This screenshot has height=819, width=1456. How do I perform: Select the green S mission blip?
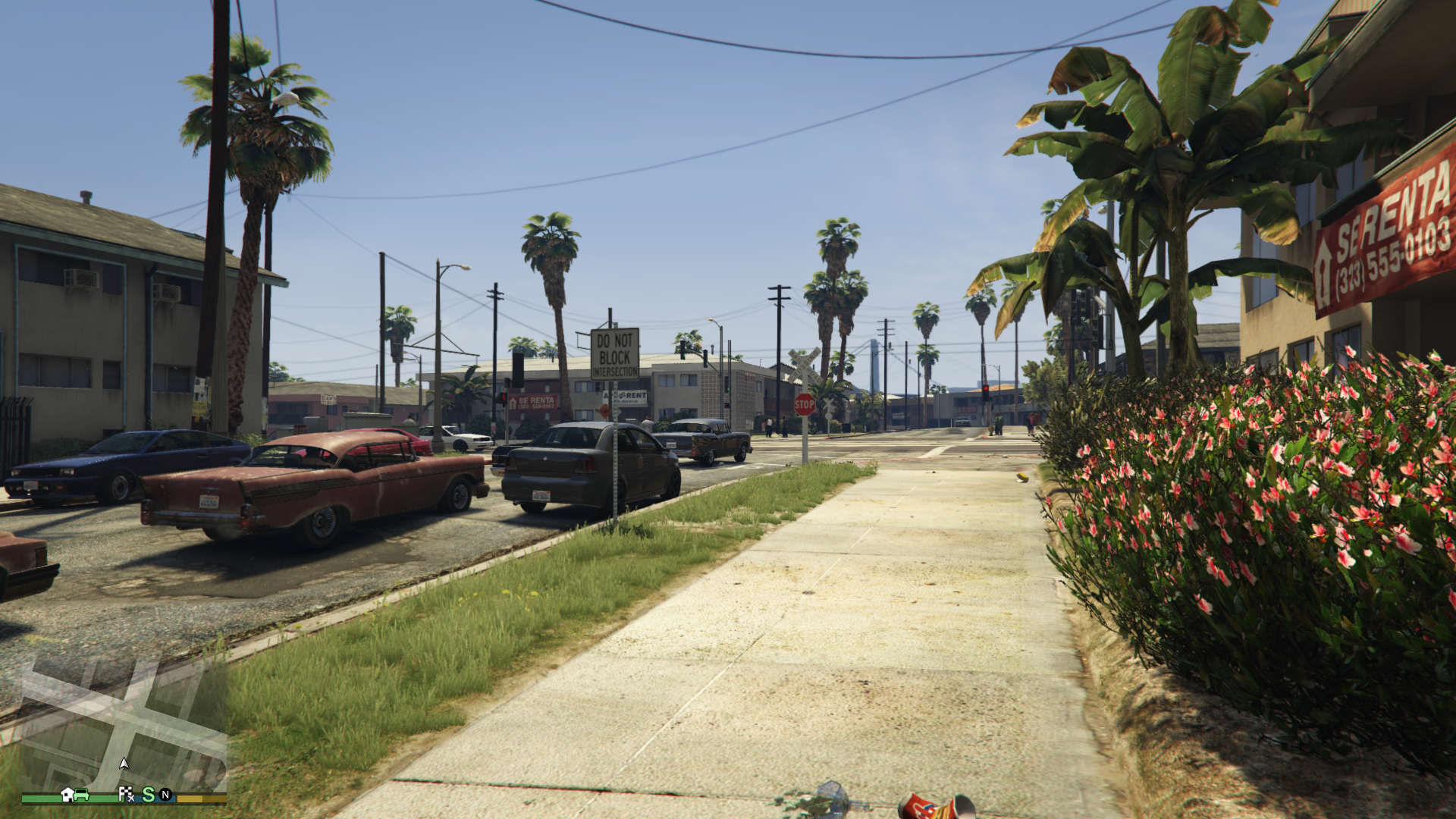coord(148,794)
